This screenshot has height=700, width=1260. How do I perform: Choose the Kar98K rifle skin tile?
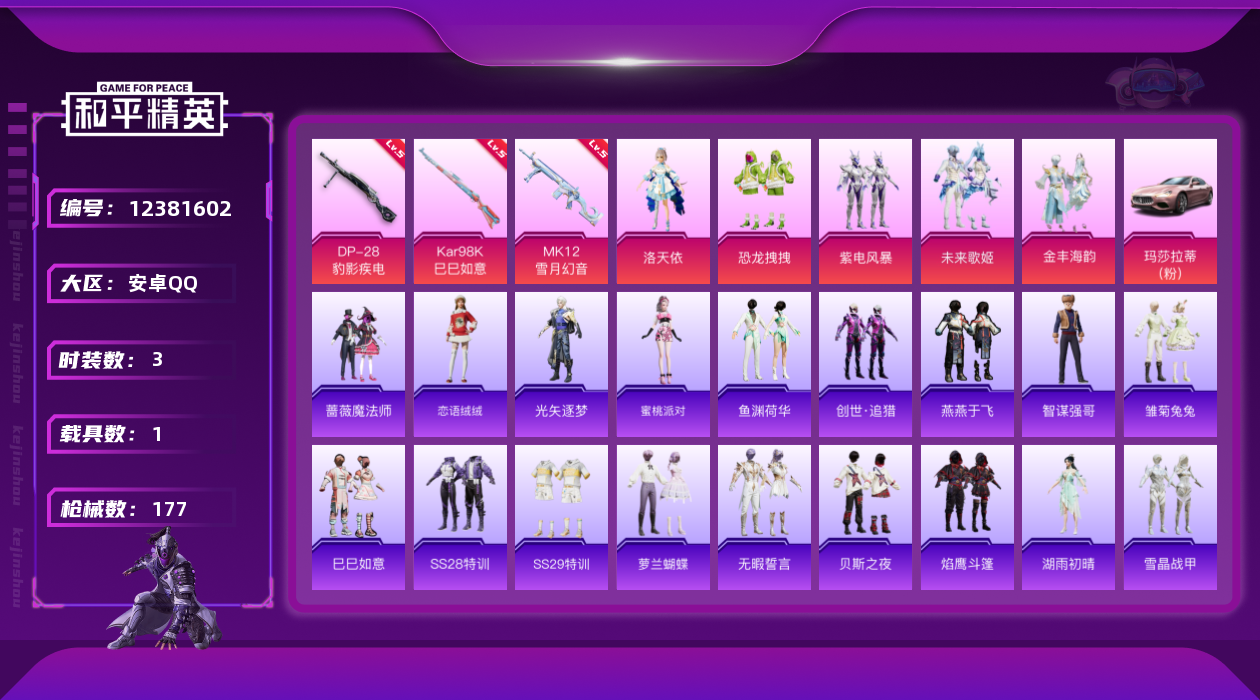[x=460, y=211]
